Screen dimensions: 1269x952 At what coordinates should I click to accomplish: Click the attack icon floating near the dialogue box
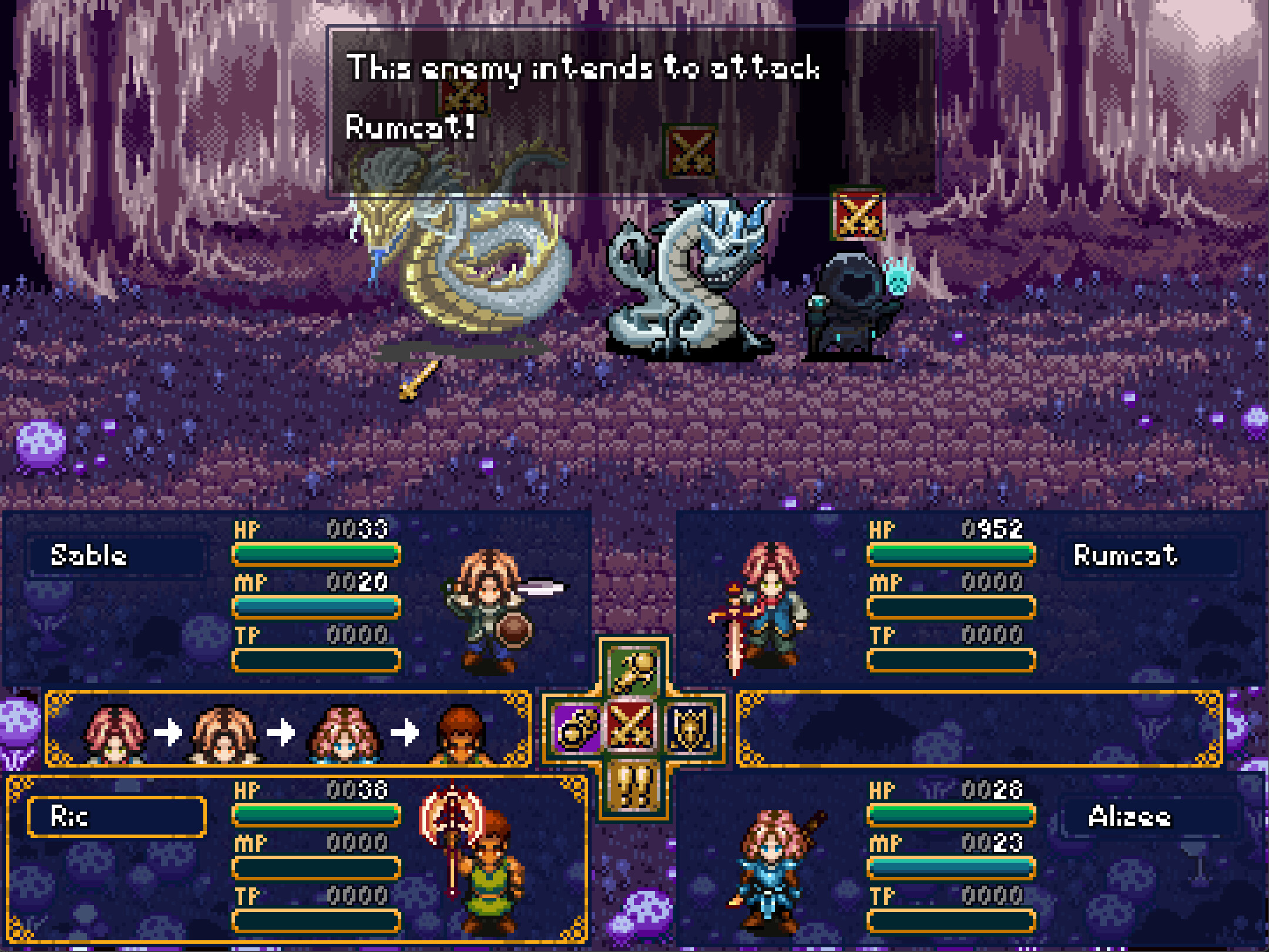(x=464, y=97)
